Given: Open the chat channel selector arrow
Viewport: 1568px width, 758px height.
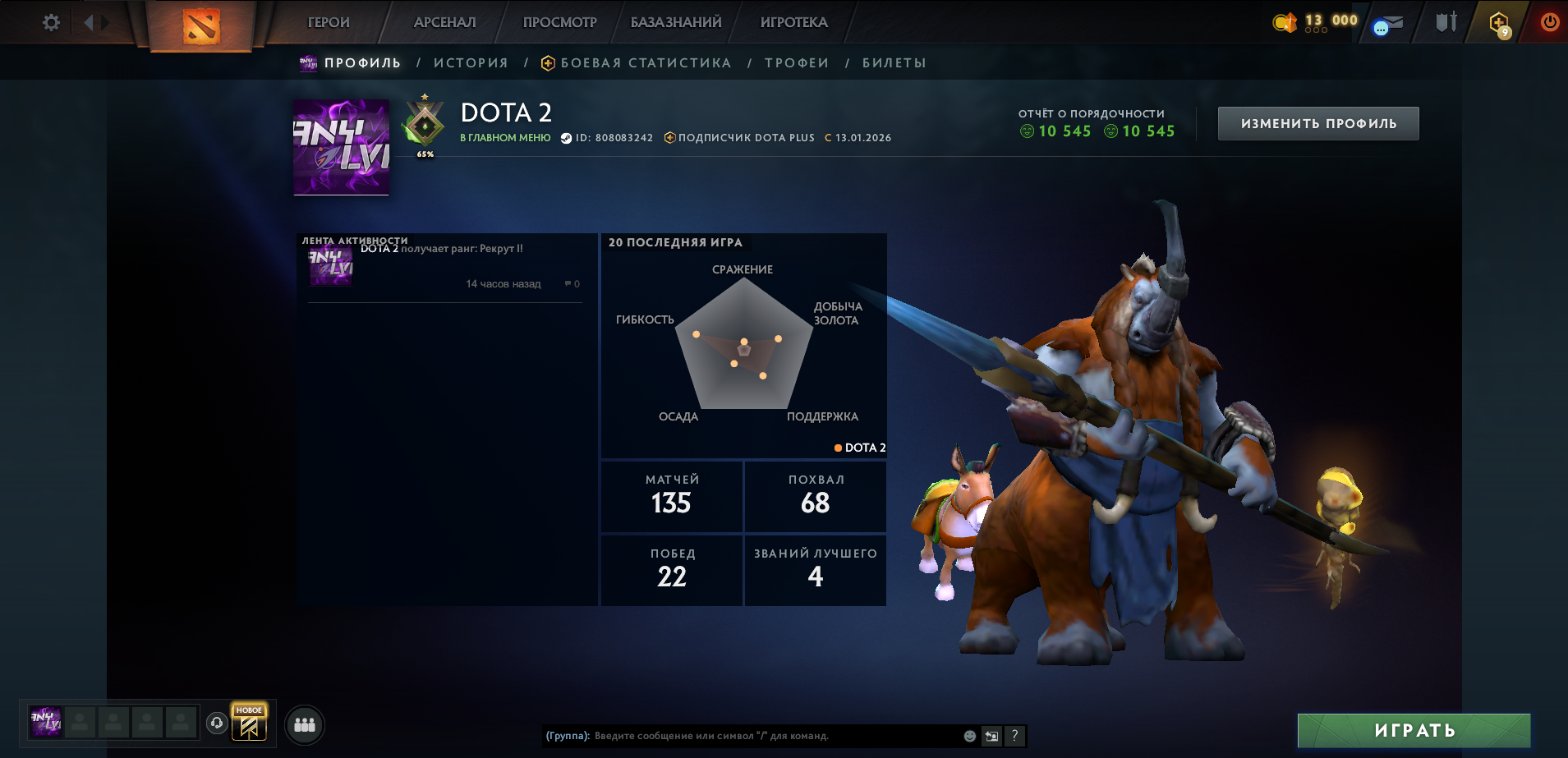Looking at the screenshot, I should [991, 737].
